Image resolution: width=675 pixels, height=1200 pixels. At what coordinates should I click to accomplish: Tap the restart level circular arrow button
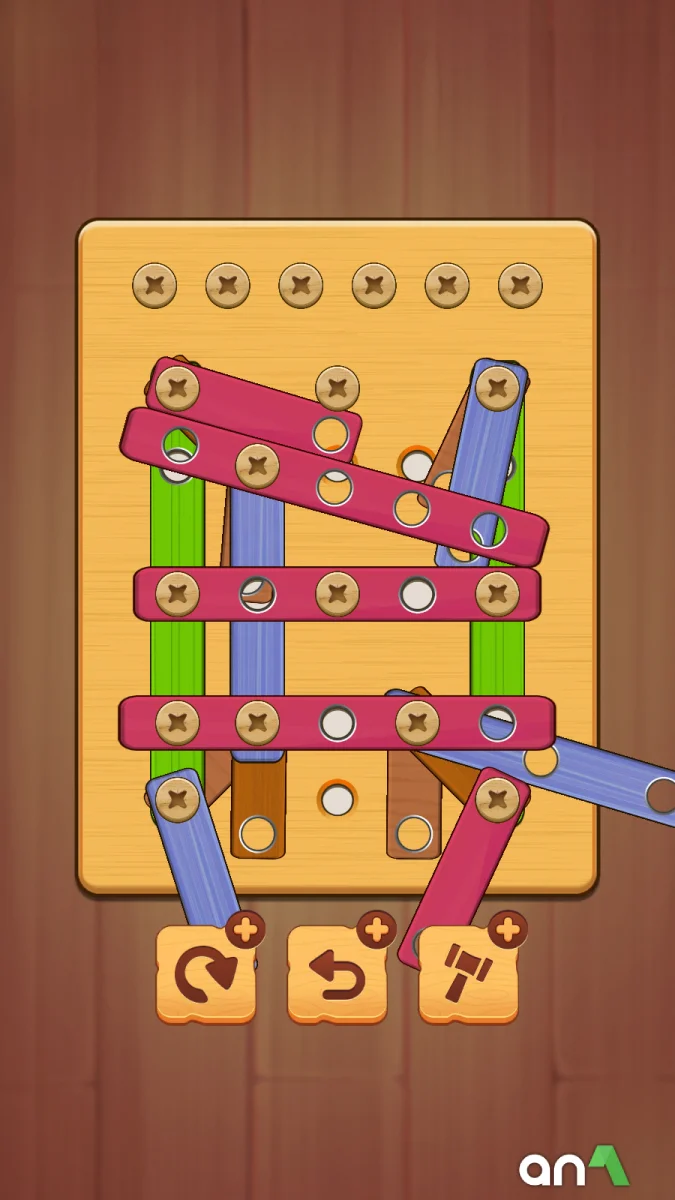pos(206,974)
